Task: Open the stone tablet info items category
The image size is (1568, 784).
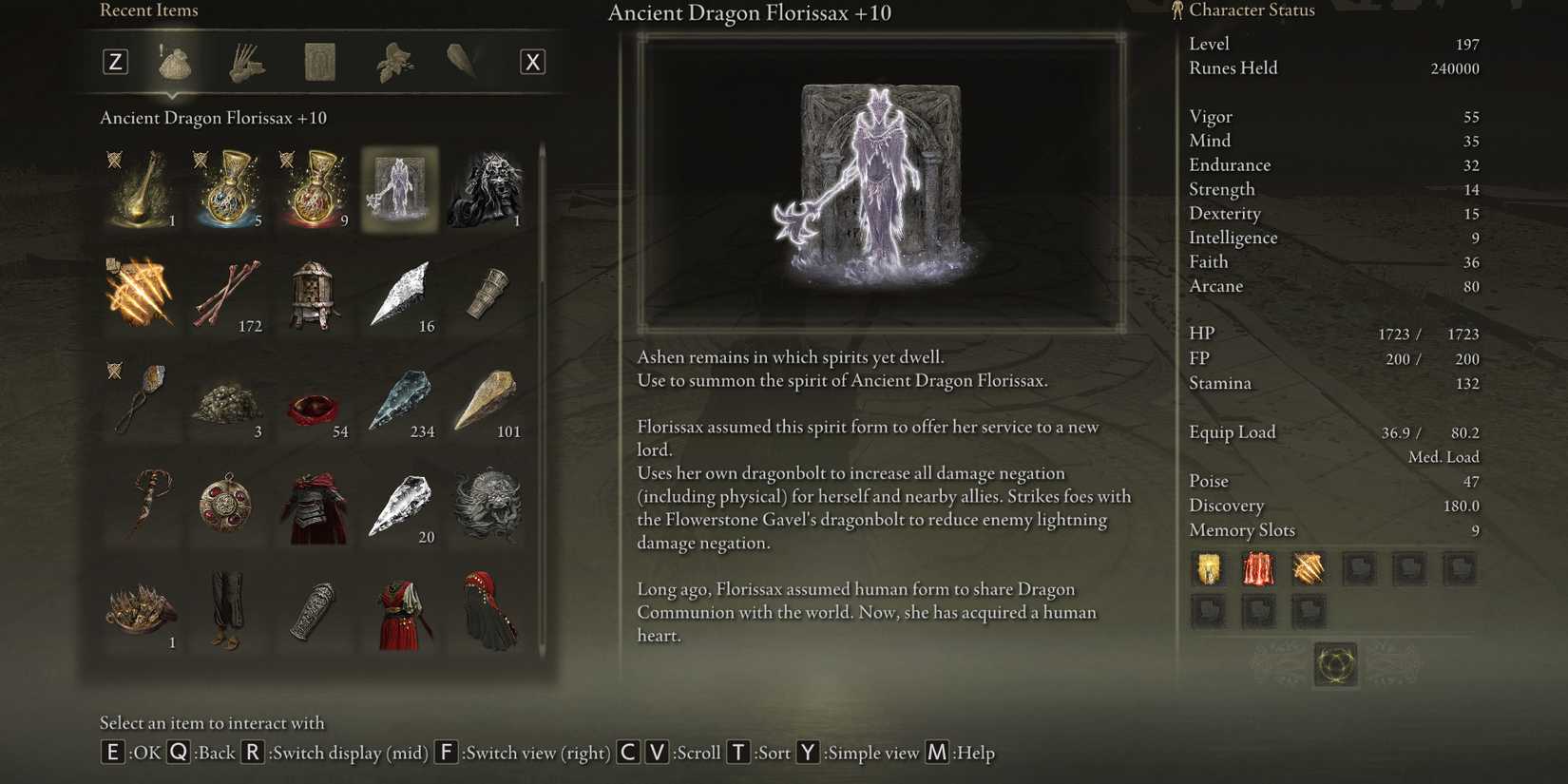Action: pyautogui.click(x=319, y=61)
